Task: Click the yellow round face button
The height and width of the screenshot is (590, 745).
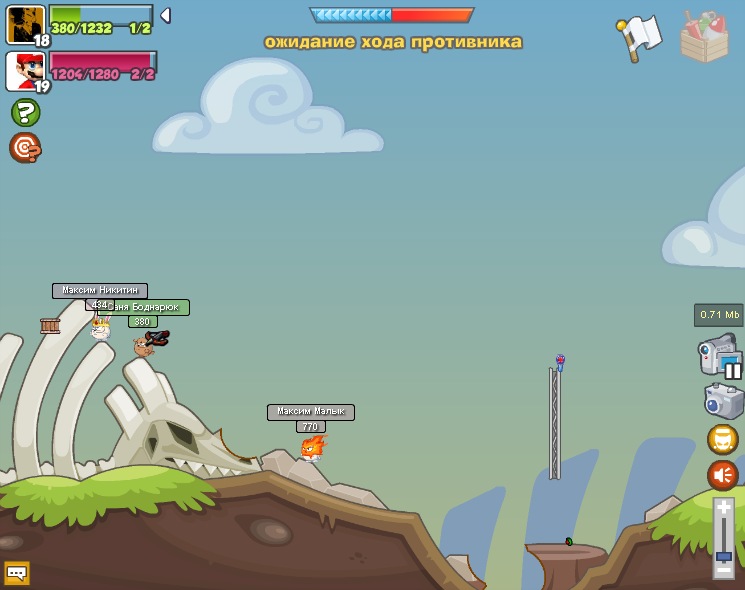Action: pos(723,439)
